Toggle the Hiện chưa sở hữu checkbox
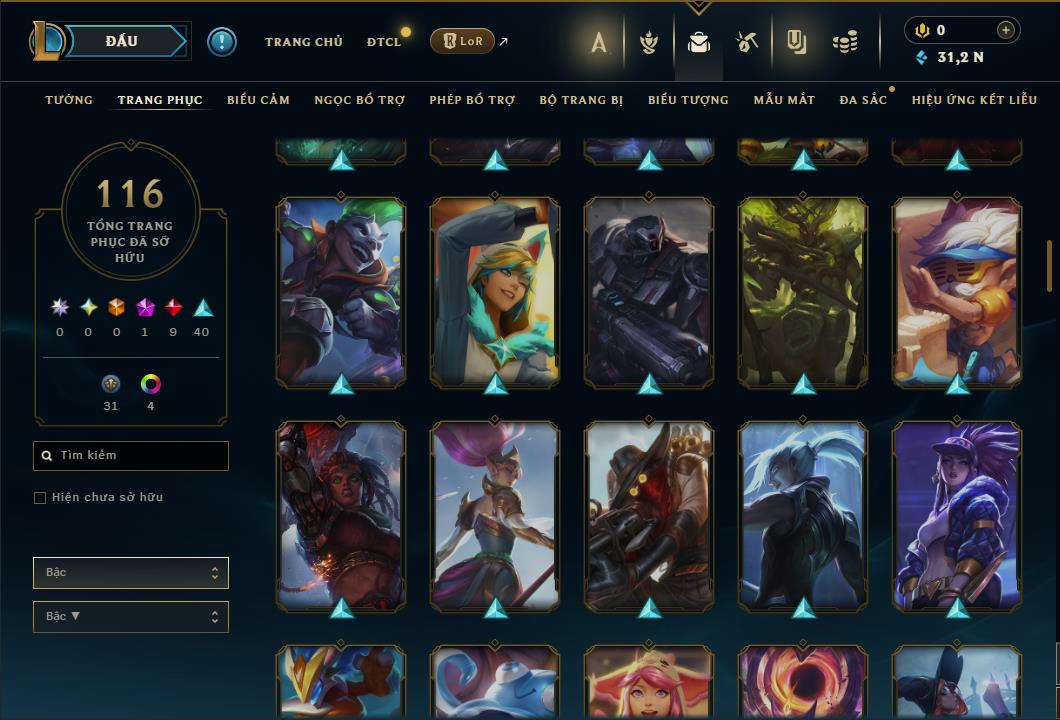The height and width of the screenshot is (720, 1060). click(40, 498)
